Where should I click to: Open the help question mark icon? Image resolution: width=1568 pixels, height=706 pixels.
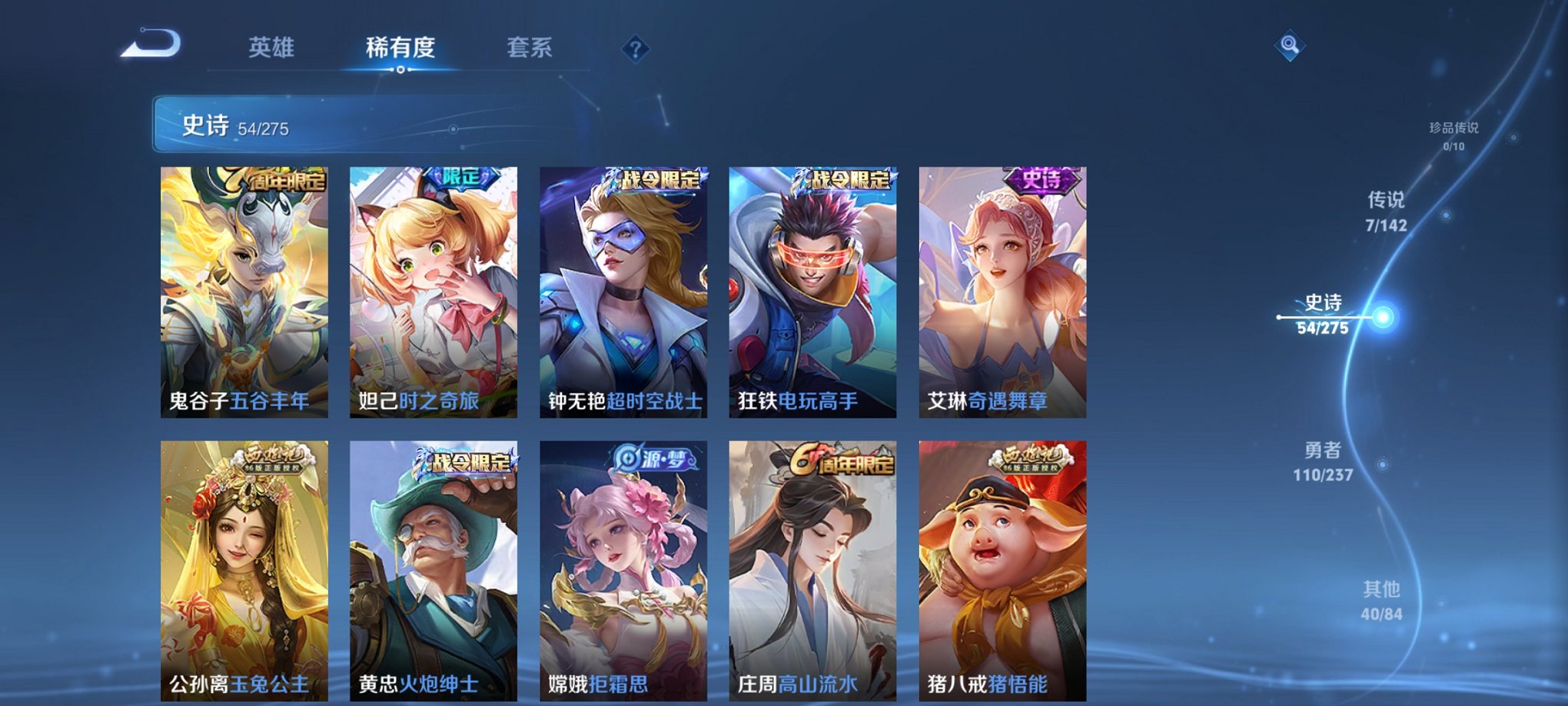633,49
